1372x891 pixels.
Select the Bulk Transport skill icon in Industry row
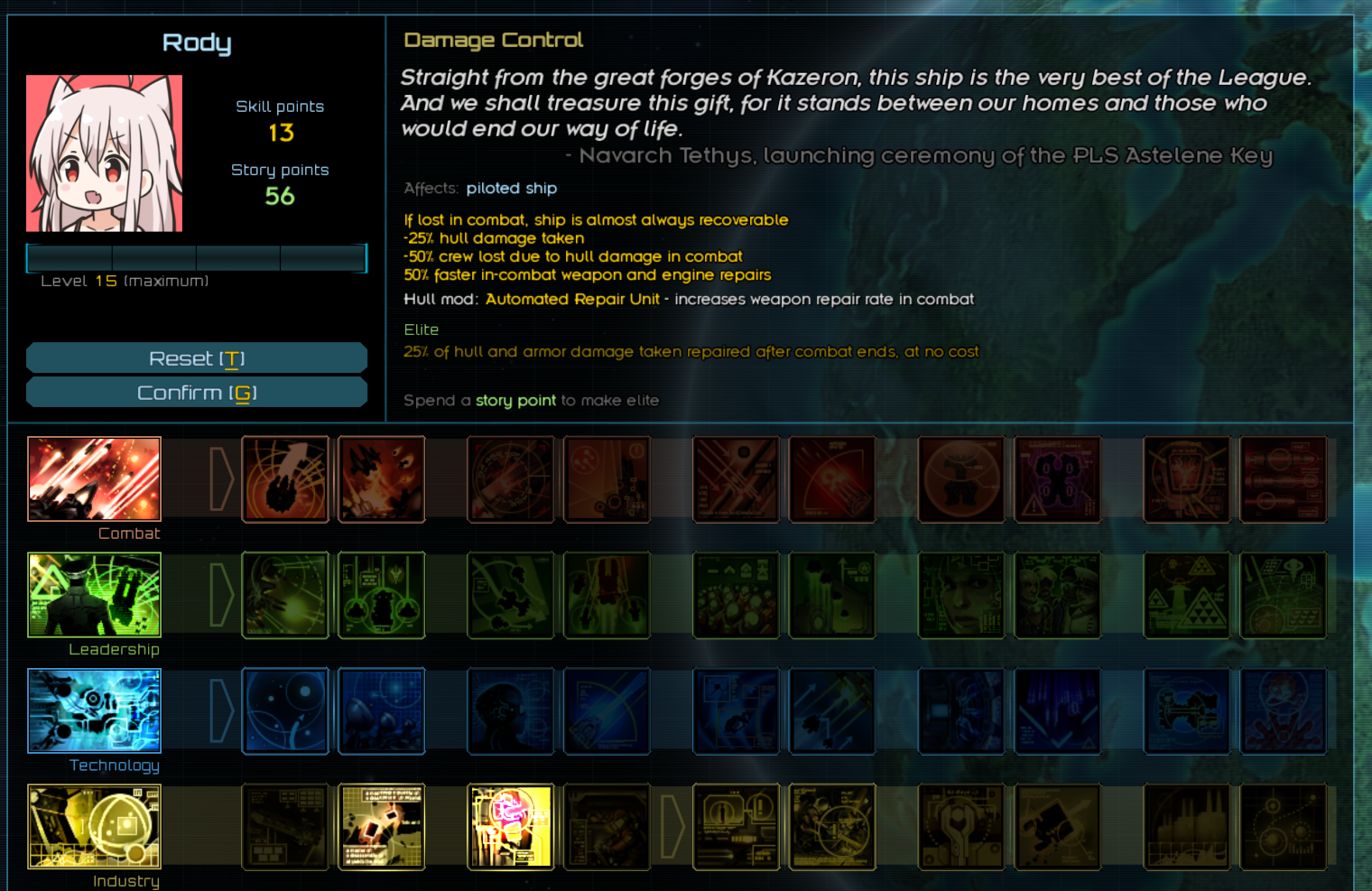tap(285, 826)
